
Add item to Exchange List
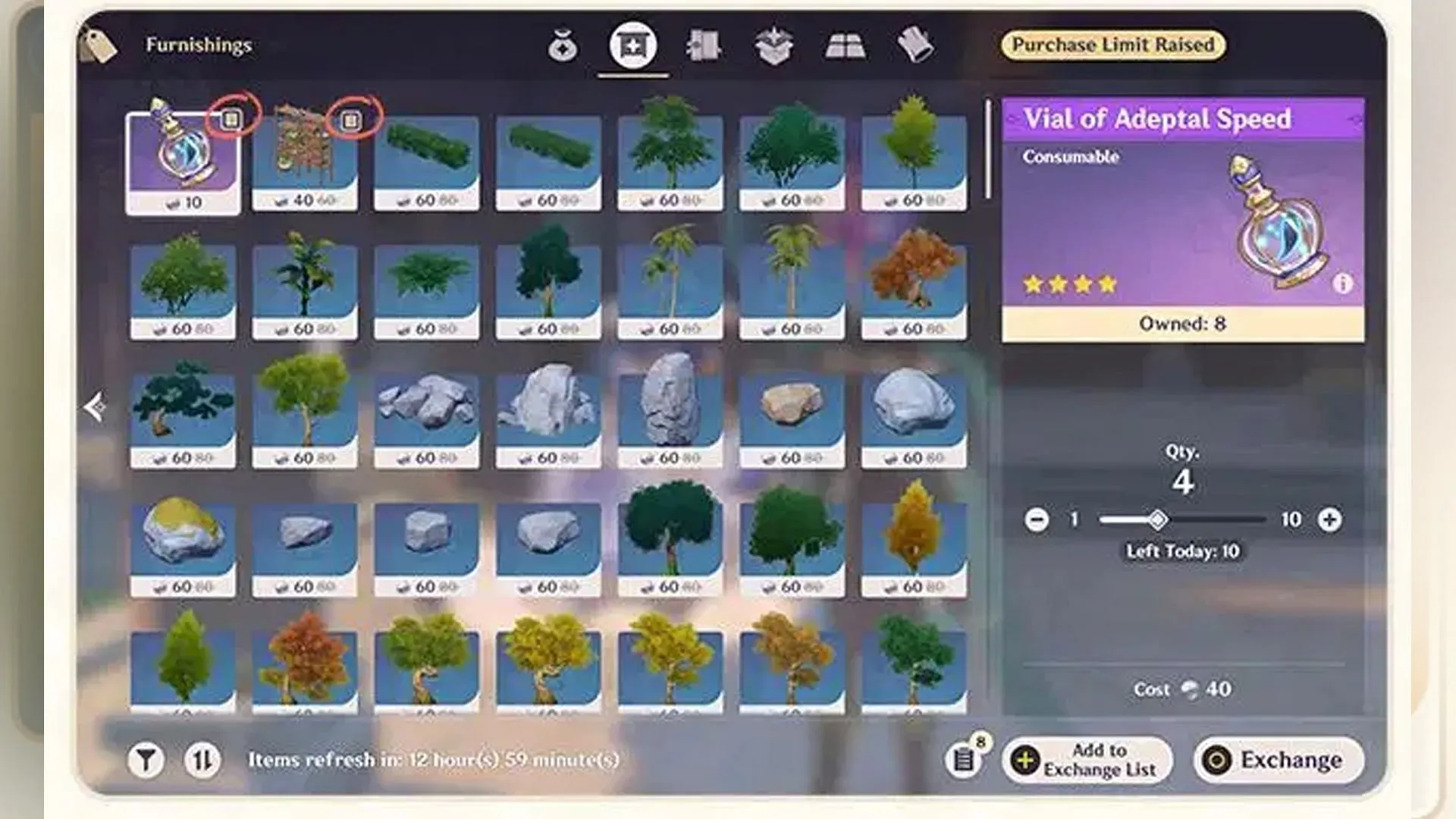click(x=1087, y=760)
